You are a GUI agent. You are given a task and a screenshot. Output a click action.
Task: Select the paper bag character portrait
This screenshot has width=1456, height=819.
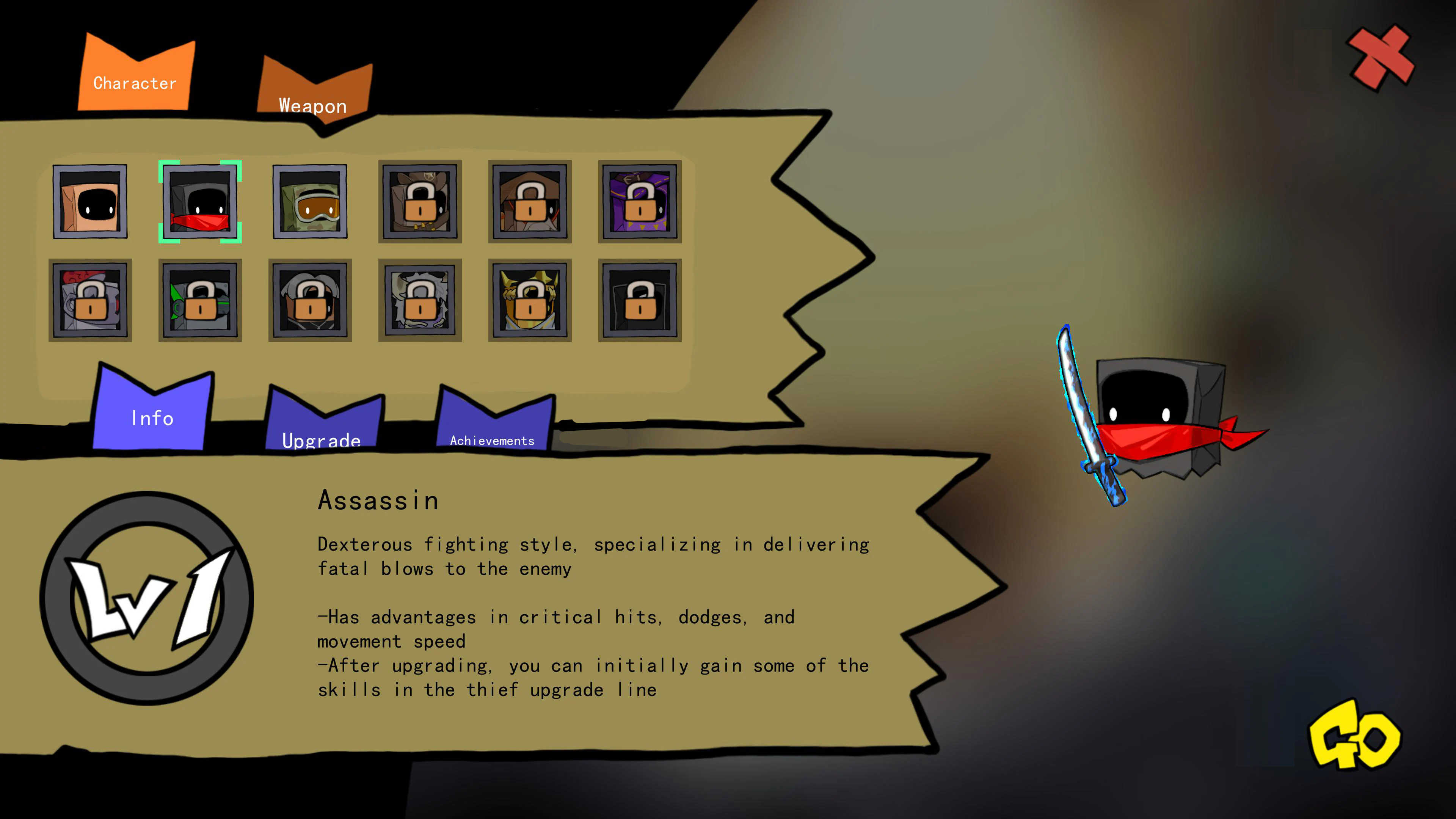pyautogui.click(x=91, y=202)
